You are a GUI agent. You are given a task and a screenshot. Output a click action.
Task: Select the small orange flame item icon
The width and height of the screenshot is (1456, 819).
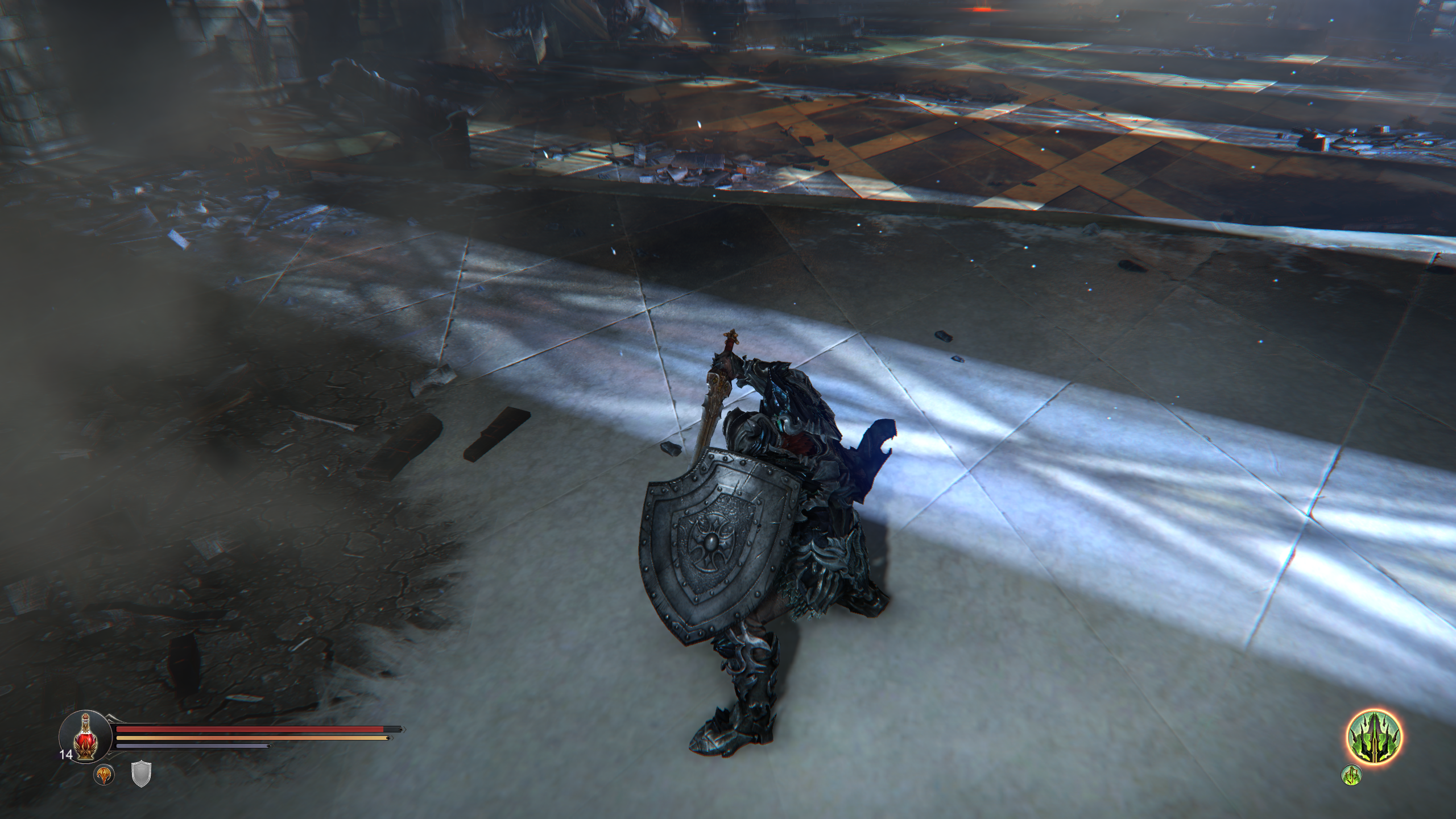click(104, 775)
